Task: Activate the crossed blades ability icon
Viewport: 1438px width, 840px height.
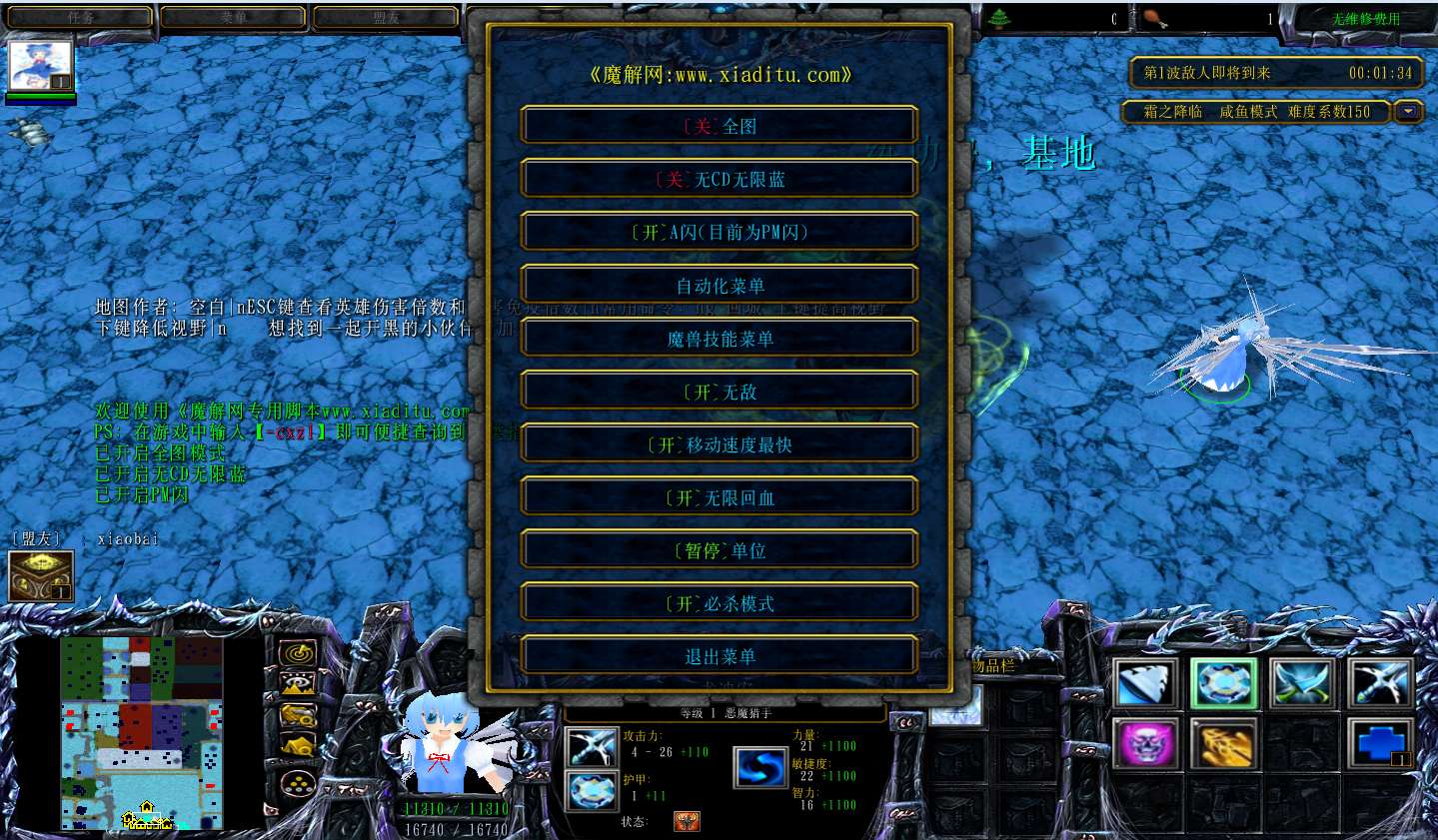Action: click(x=1302, y=682)
